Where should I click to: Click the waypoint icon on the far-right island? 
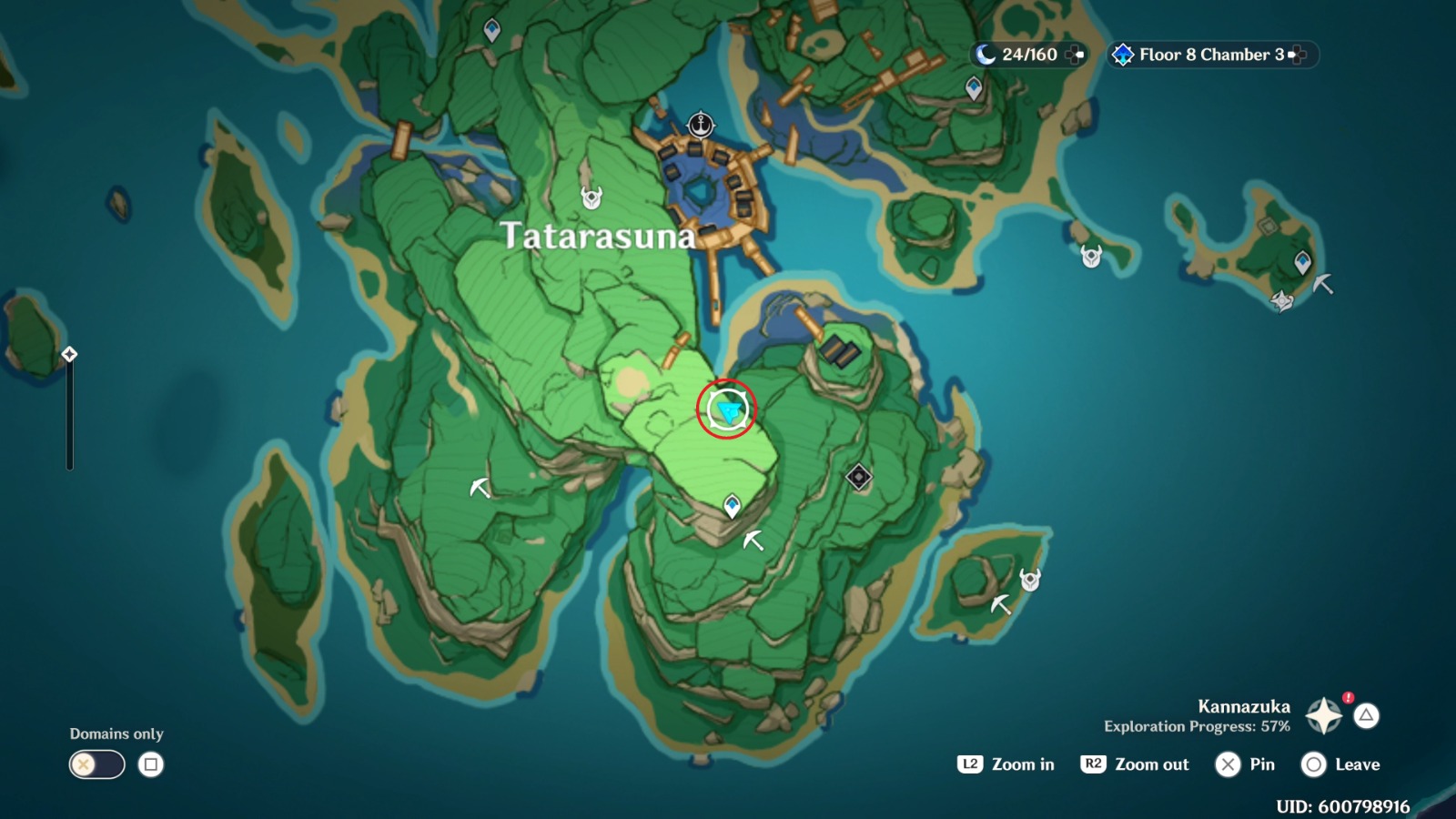[1302, 261]
